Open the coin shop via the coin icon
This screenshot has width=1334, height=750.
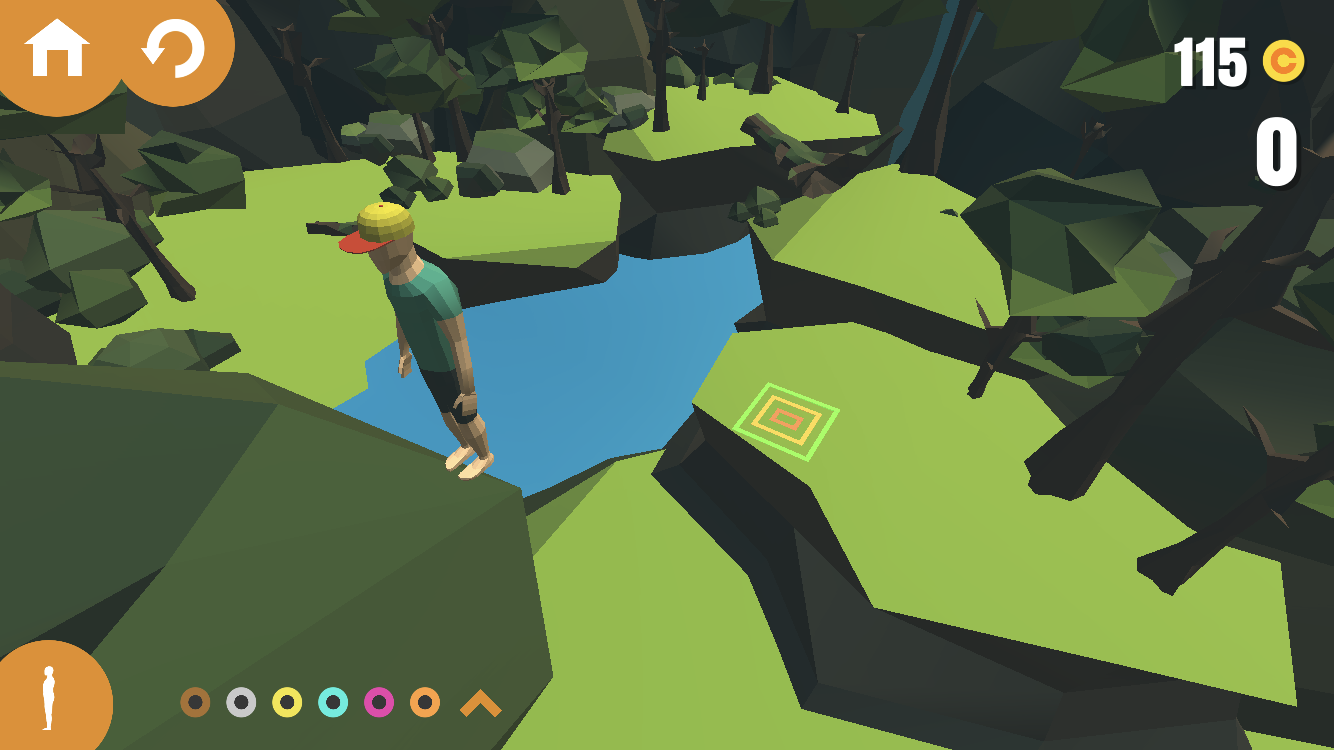(1283, 62)
